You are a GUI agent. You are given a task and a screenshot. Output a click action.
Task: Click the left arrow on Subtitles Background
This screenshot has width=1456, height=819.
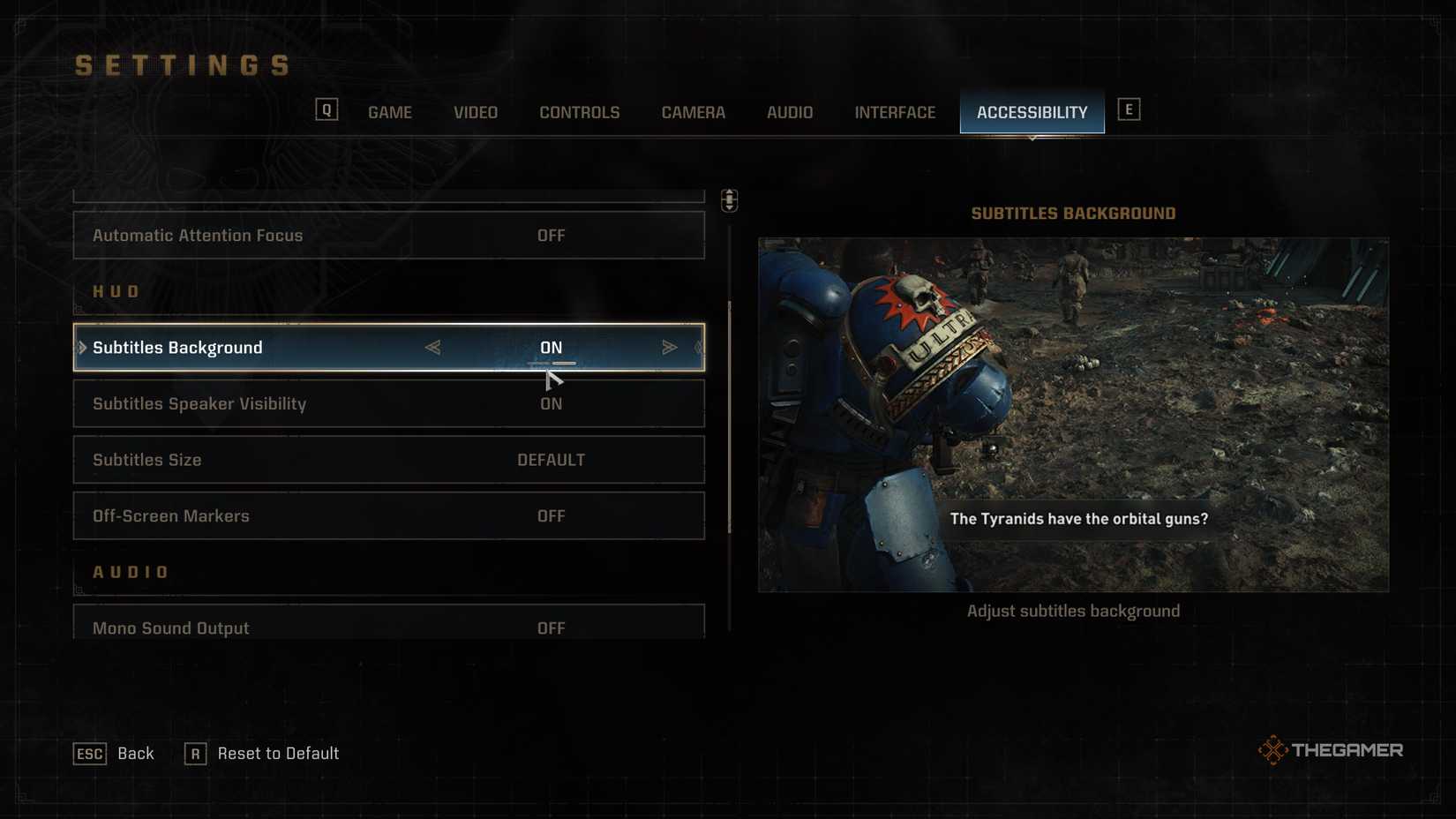pyautogui.click(x=432, y=348)
